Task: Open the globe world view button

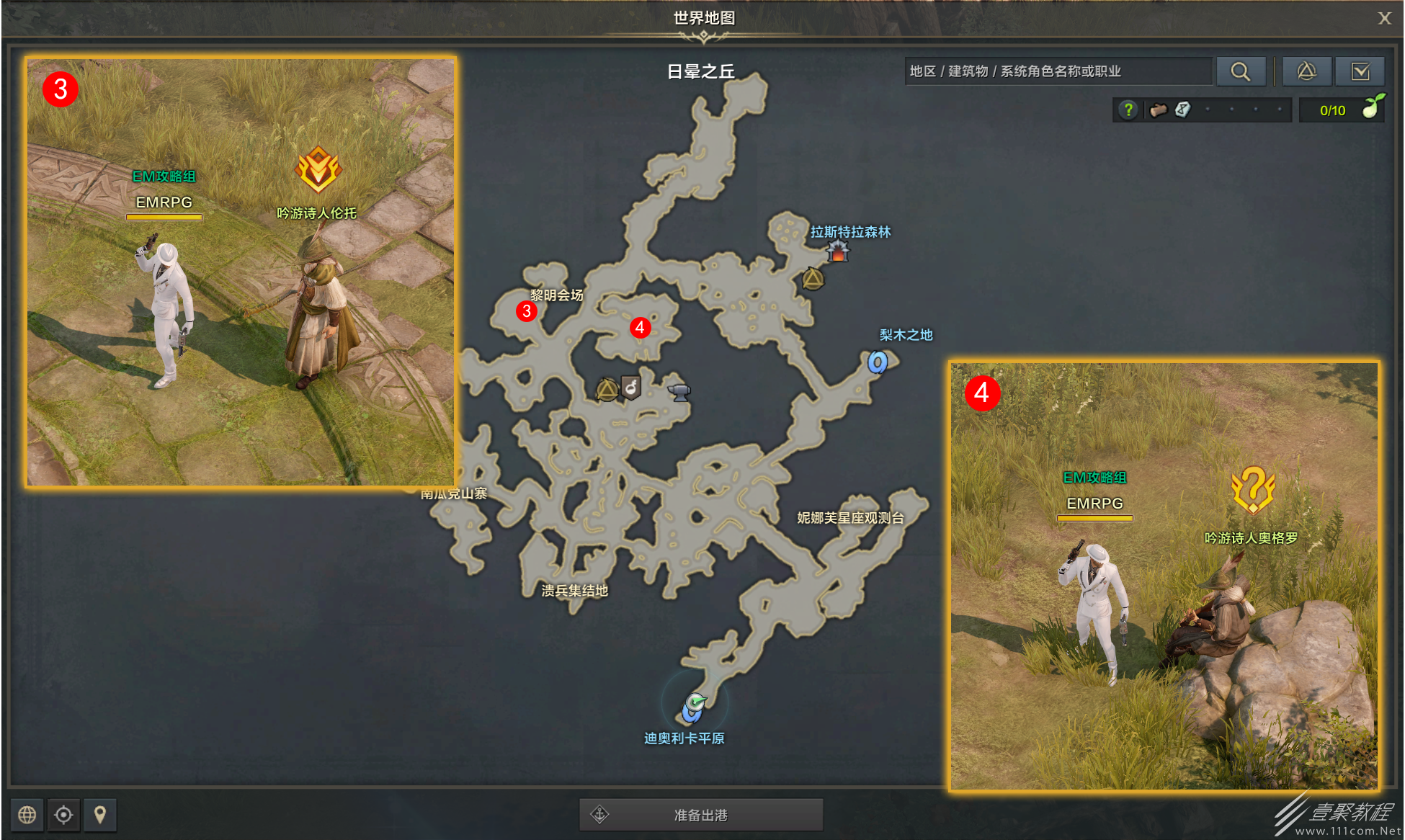Action: pyautogui.click(x=27, y=815)
